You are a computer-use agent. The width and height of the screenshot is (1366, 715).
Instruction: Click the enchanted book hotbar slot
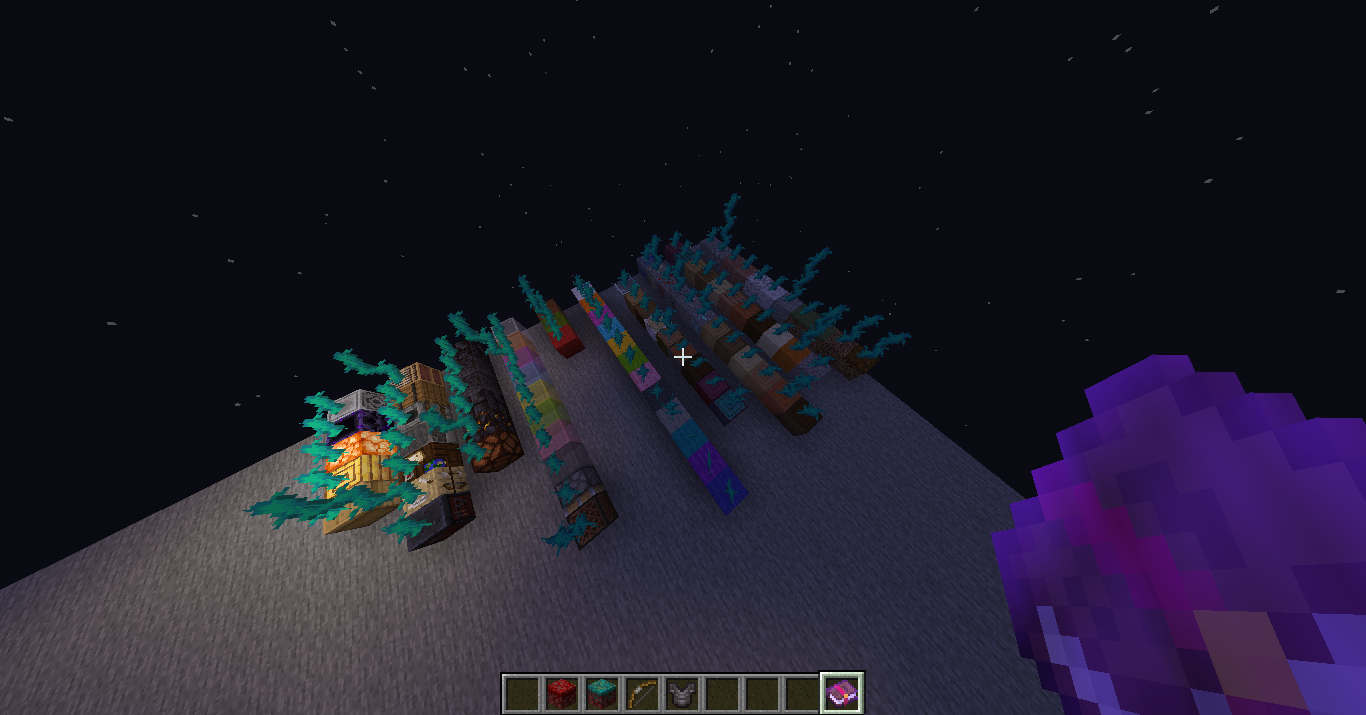point(842,693)
